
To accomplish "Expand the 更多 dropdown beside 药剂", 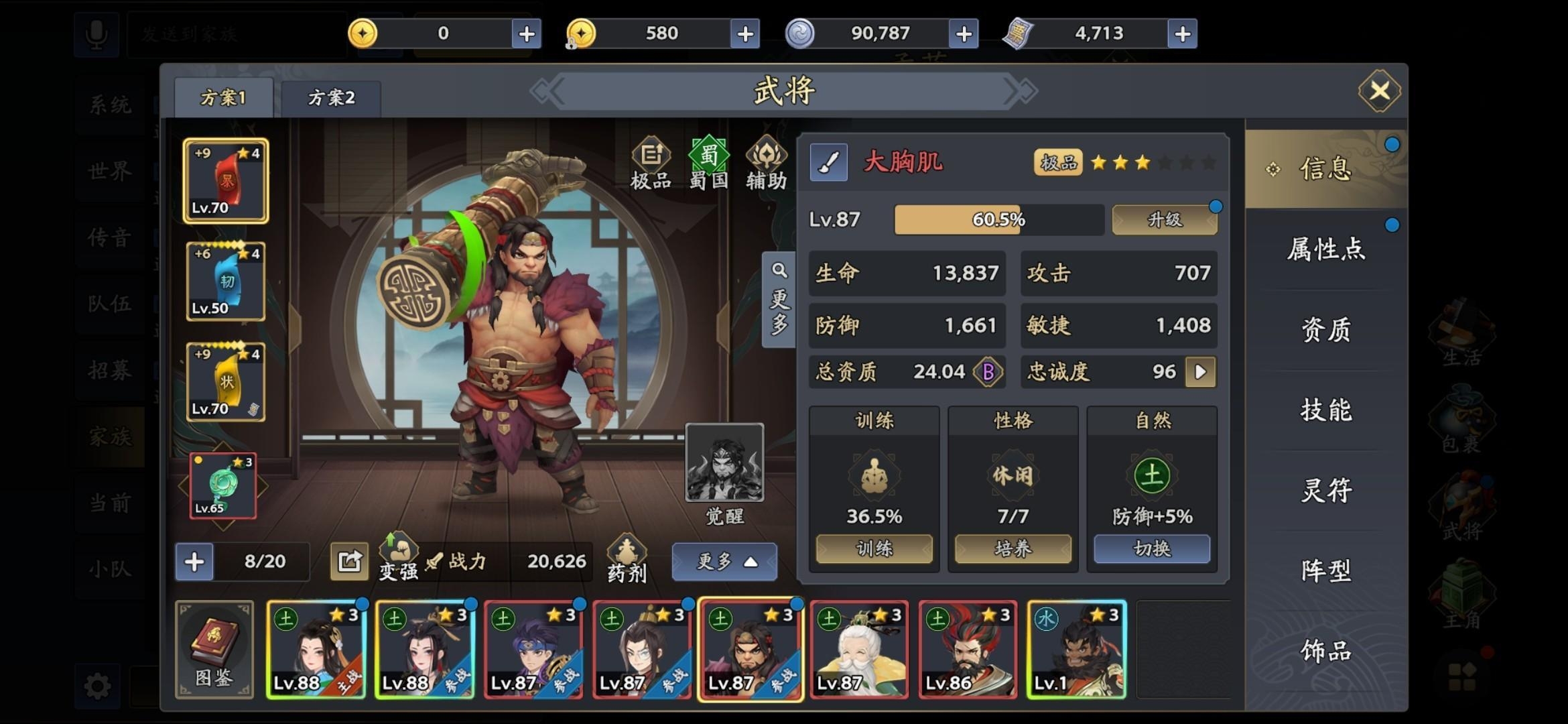I will [x=724, y=561].
